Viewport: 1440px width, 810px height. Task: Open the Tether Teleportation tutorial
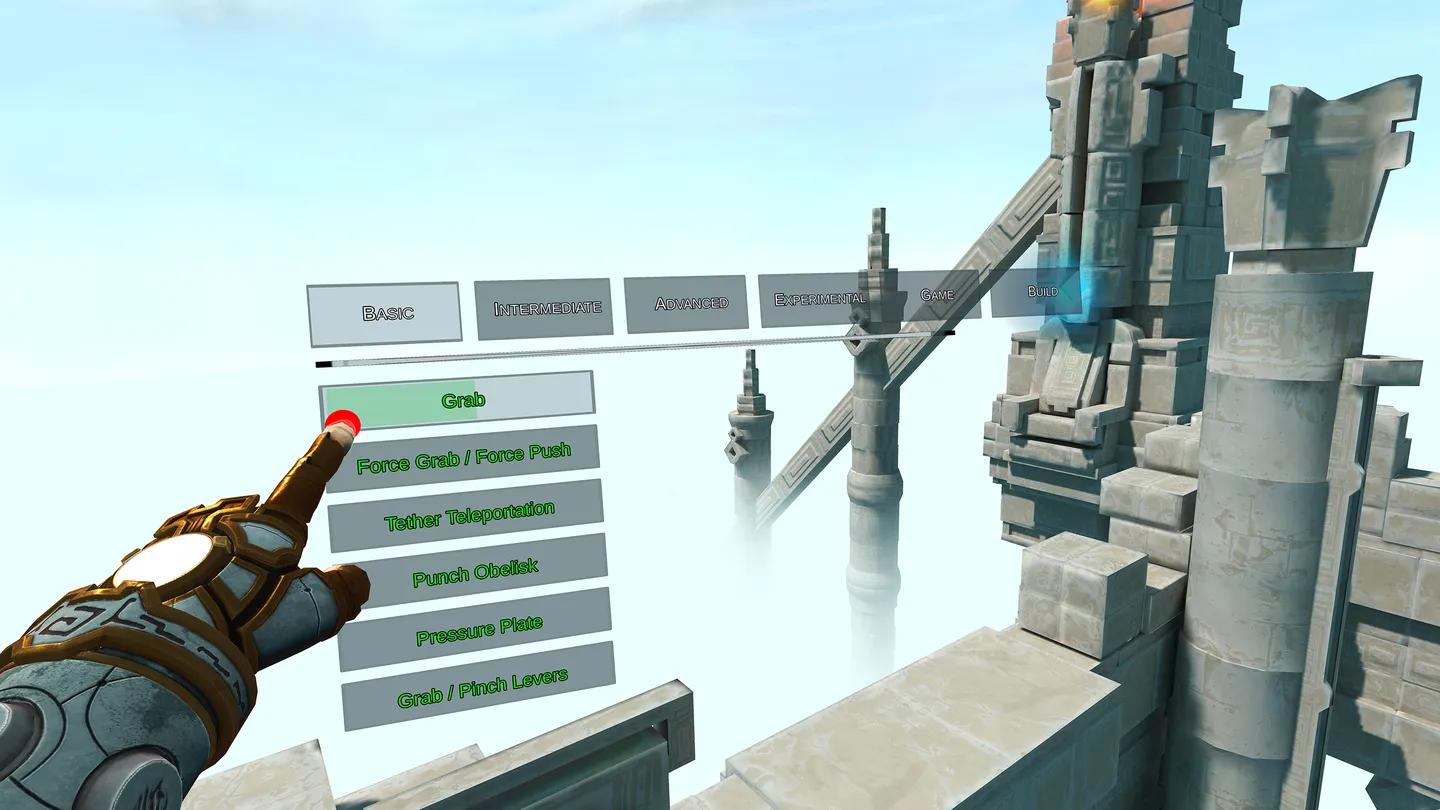click(470, 509)
